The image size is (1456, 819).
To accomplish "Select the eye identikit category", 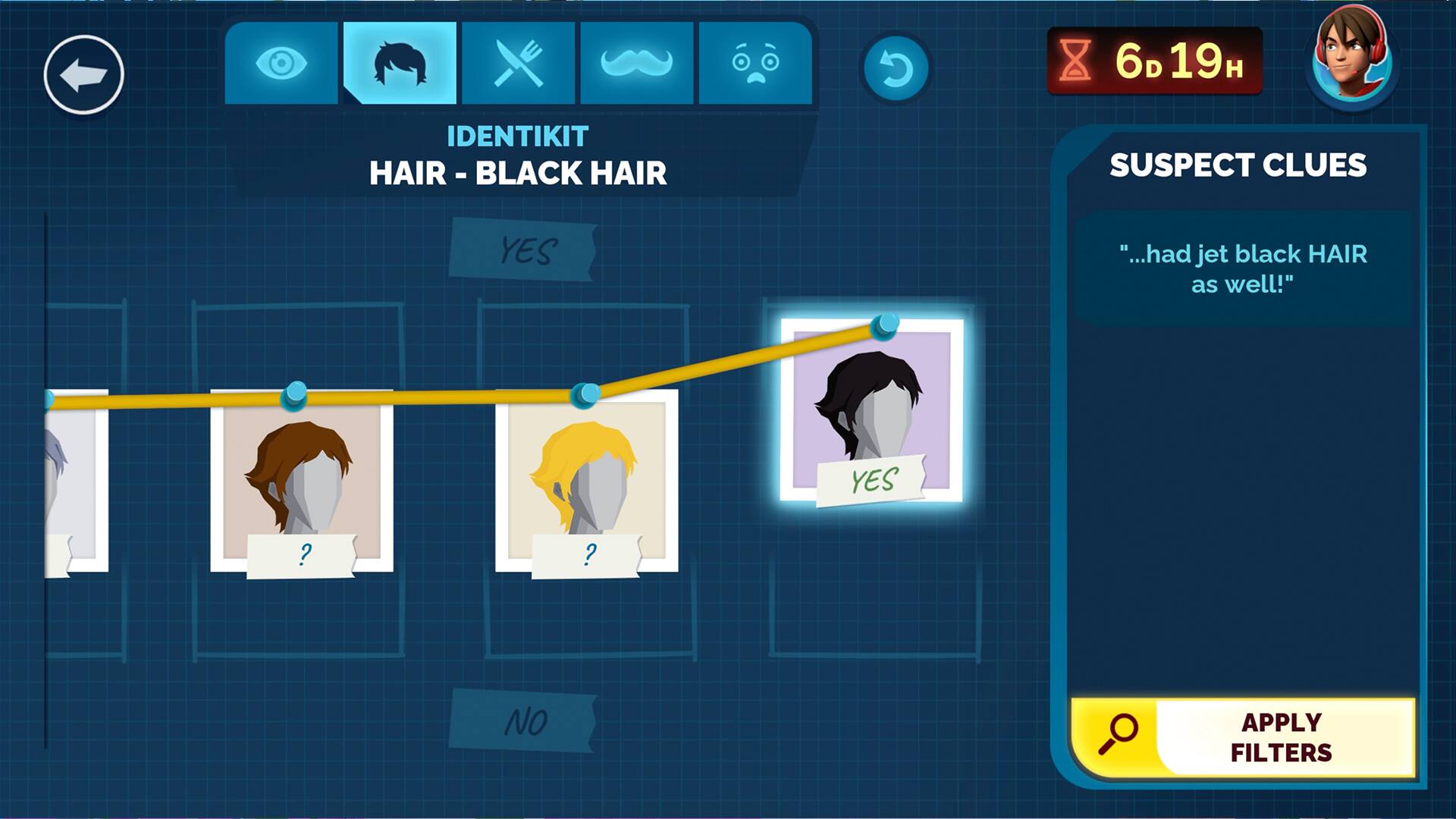I will (283, 64).
